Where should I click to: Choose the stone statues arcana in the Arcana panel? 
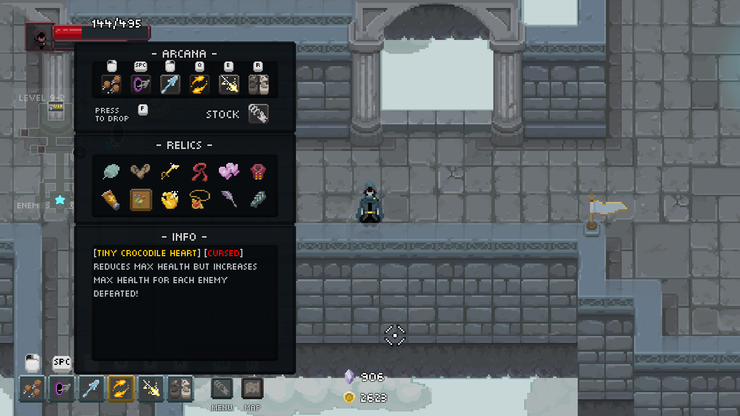(x=258, y=84)
